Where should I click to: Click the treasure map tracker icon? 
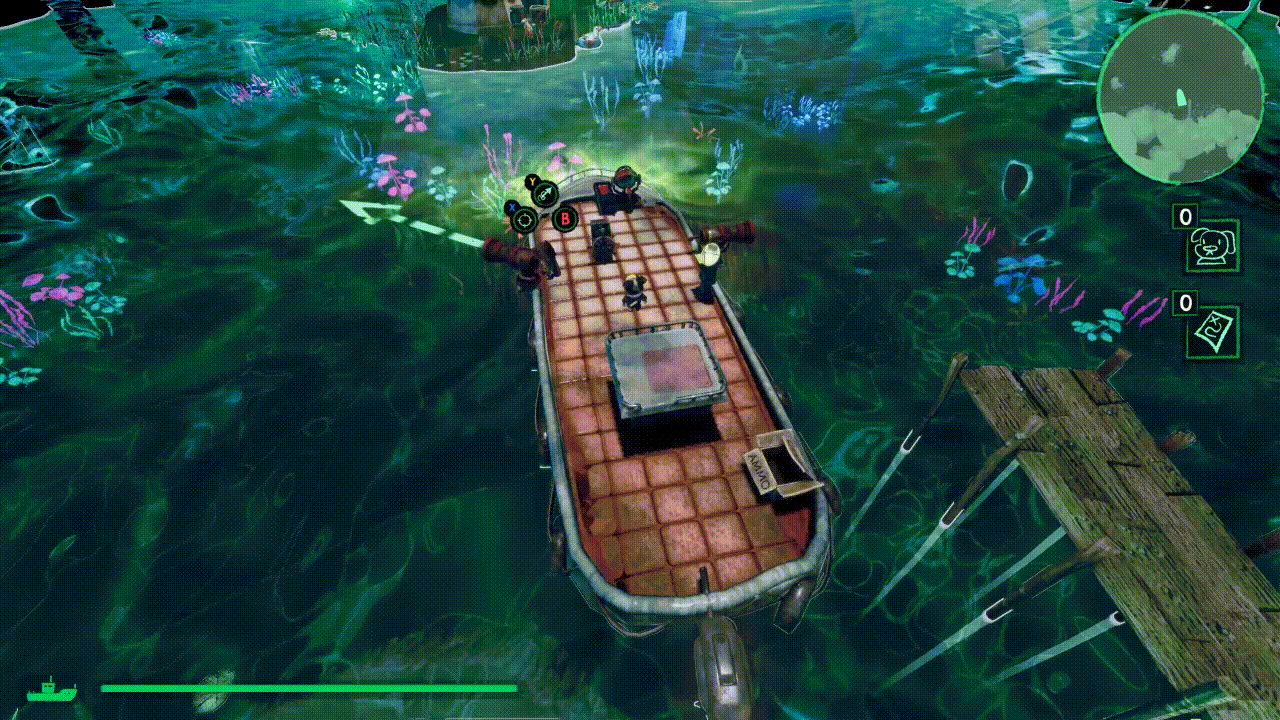(1213, 332)
